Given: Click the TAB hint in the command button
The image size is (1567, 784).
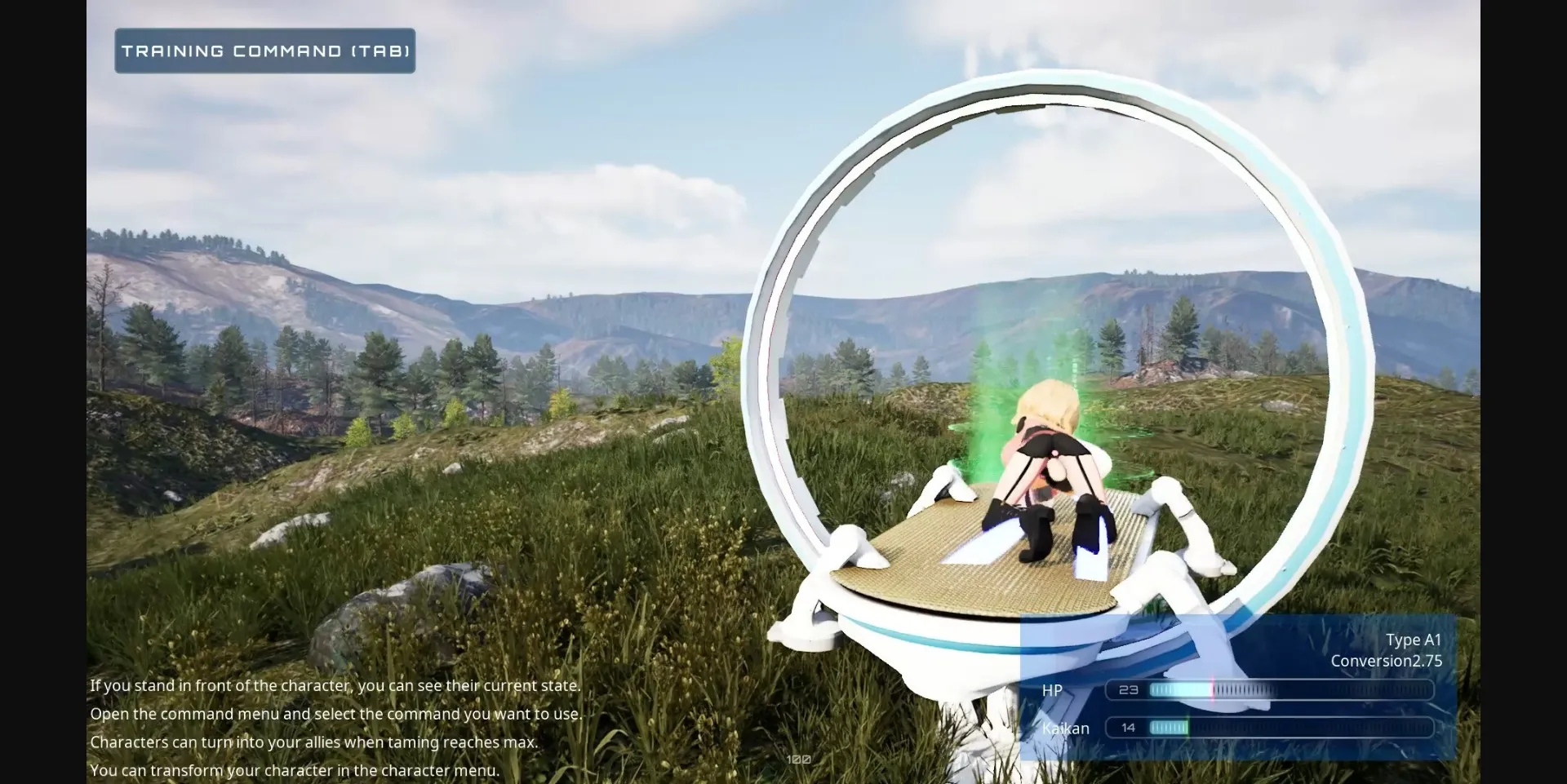Looking at the screenshot, I should point(381,50).
